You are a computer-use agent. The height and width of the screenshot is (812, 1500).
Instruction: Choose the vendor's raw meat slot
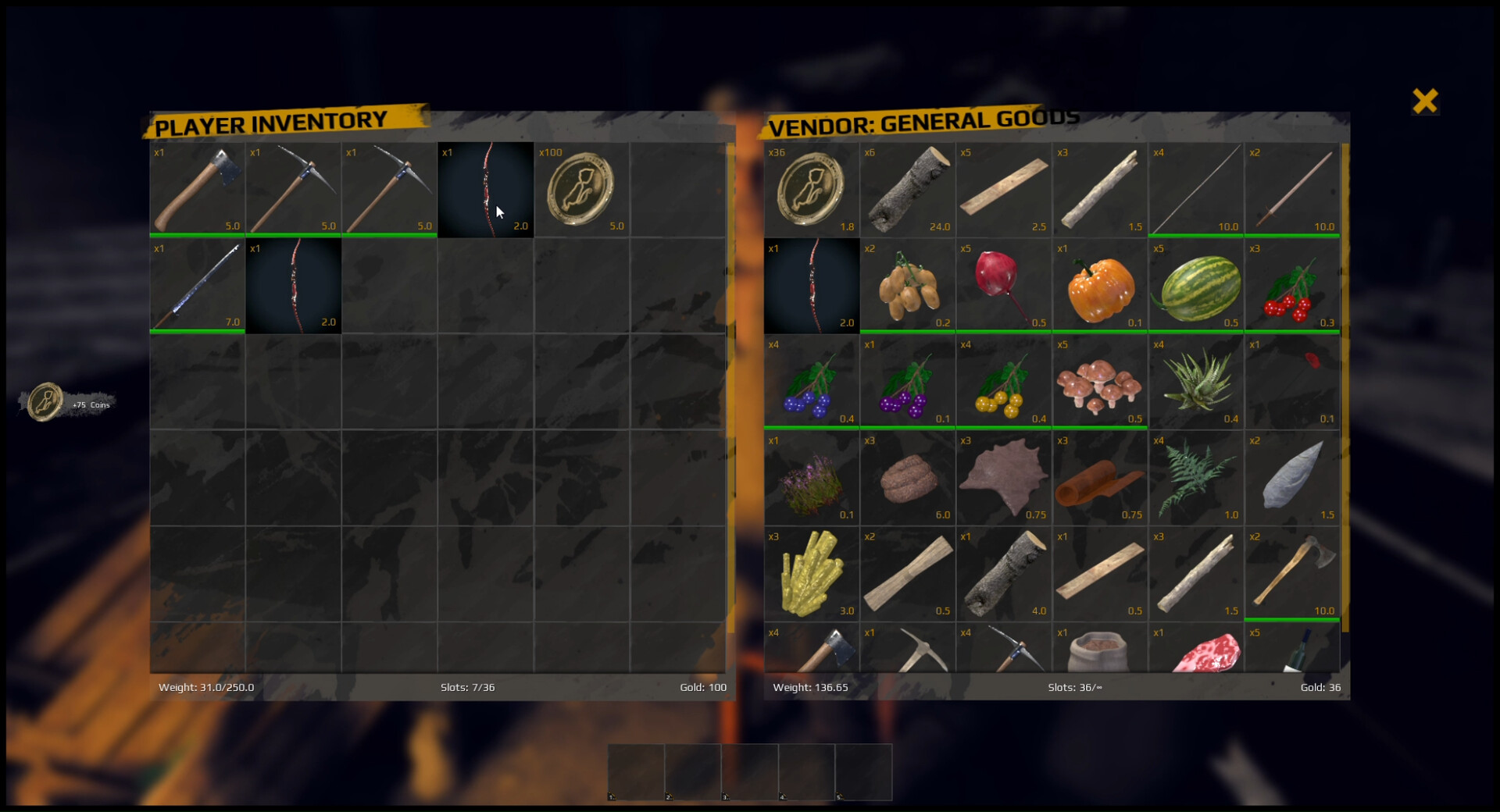click(x=1195, y=652)
